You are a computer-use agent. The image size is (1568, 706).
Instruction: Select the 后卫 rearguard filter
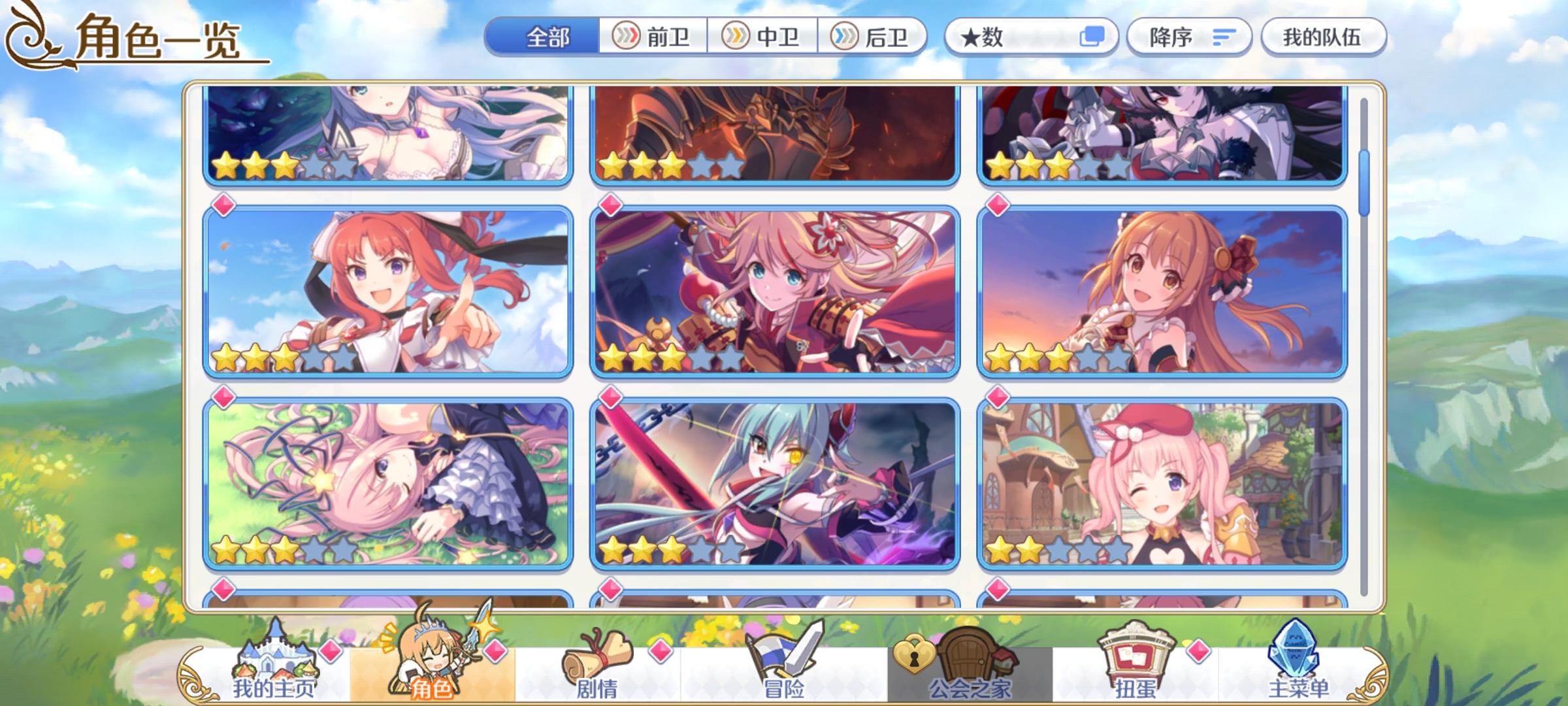[x=873, y=37]
